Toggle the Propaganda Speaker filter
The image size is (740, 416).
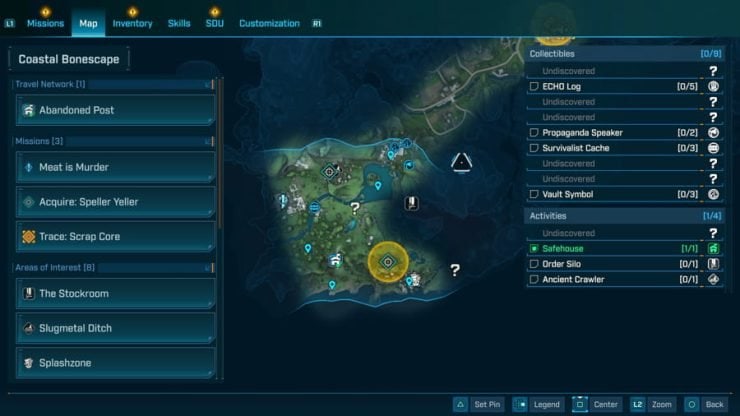click(535, 133)
